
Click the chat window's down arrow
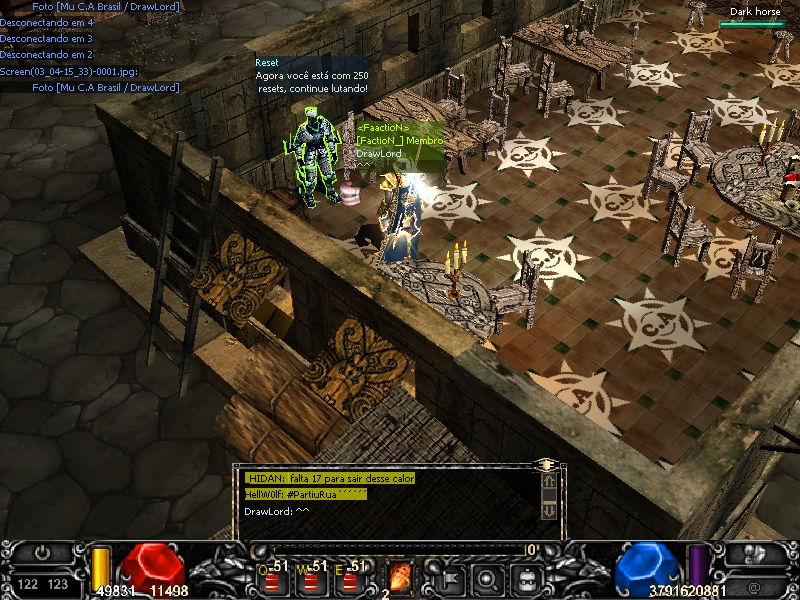(548, 510)
